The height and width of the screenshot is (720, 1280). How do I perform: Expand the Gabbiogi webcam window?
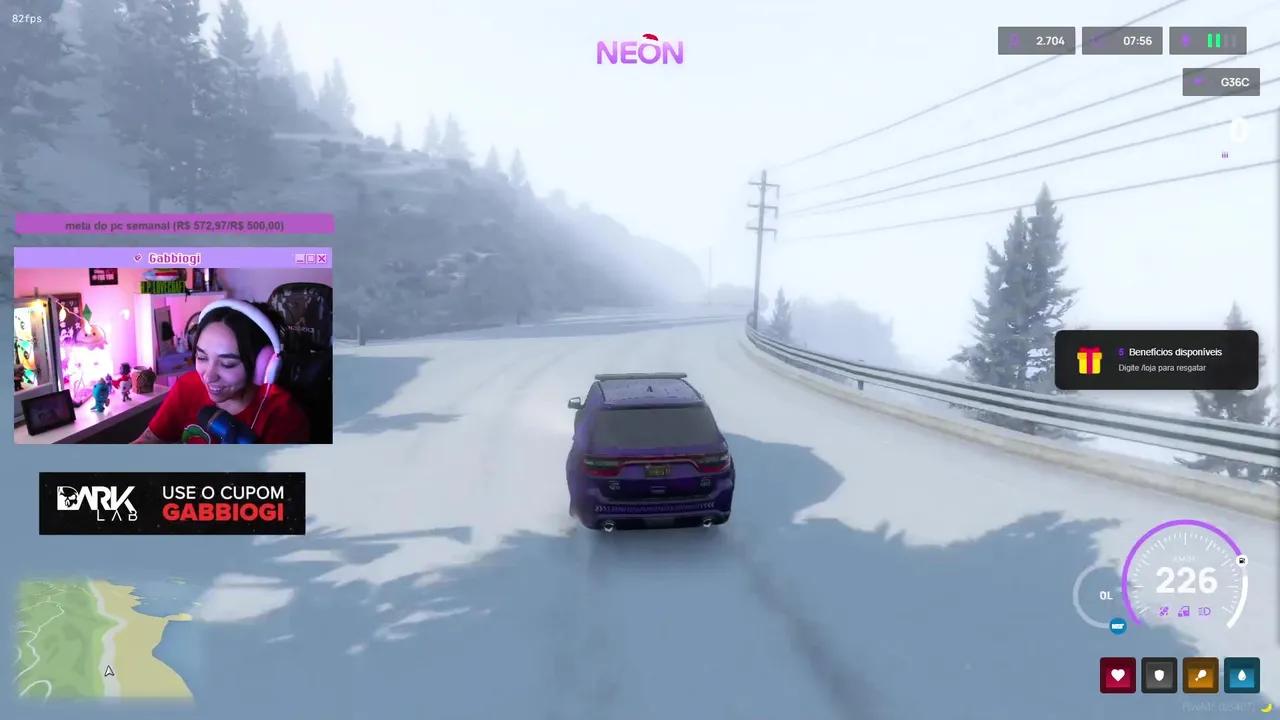(x=309, y=258)
